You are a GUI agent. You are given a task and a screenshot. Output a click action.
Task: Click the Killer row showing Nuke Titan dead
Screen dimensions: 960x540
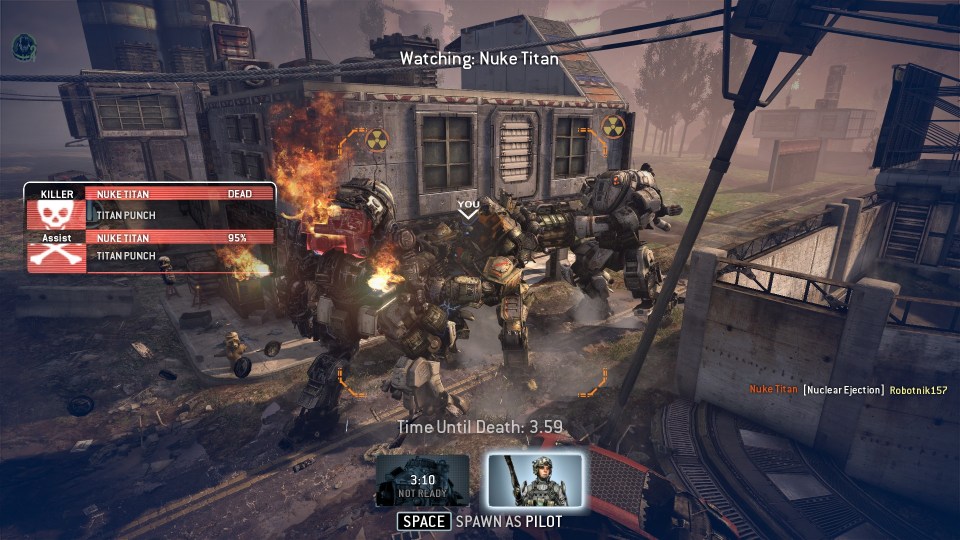(x=150, y=205)
